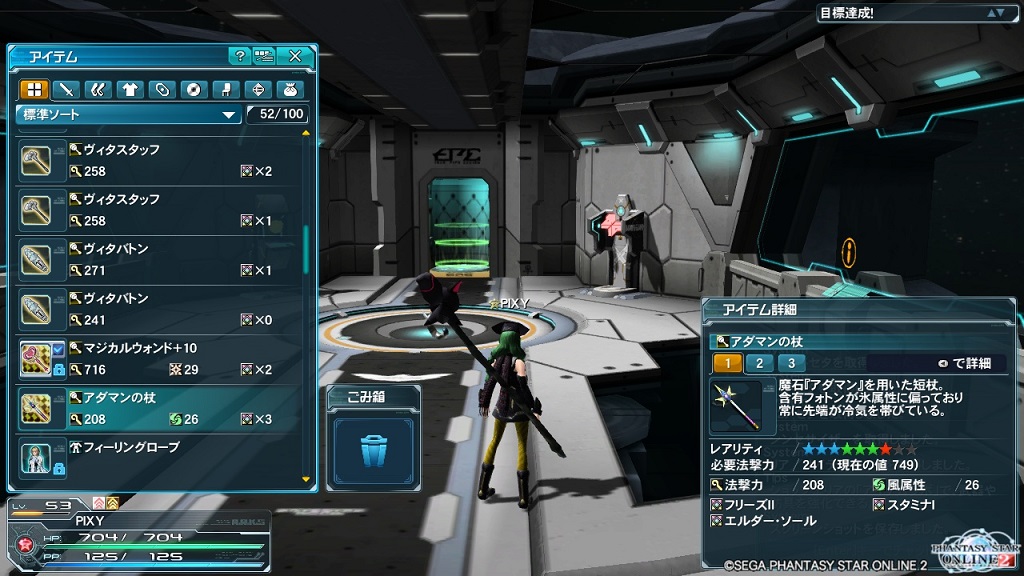1024x576 pixels.
Task: Switch to item detail page 3
Action: (792, 363)
